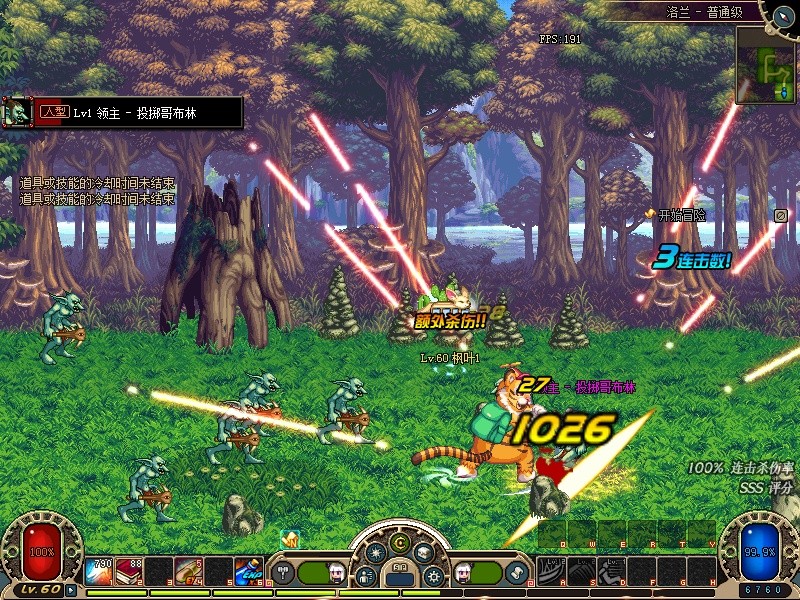Open the character figure button in center menu
This screenshot has height=600, width=800.
(366, 577)
